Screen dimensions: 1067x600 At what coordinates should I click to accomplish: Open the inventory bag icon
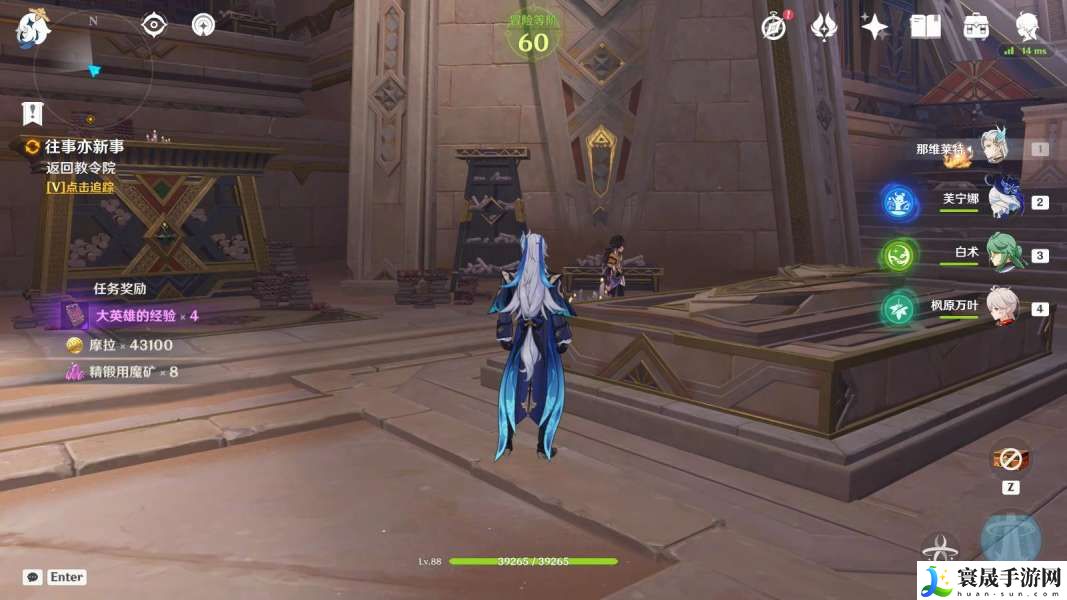[976, 27]
